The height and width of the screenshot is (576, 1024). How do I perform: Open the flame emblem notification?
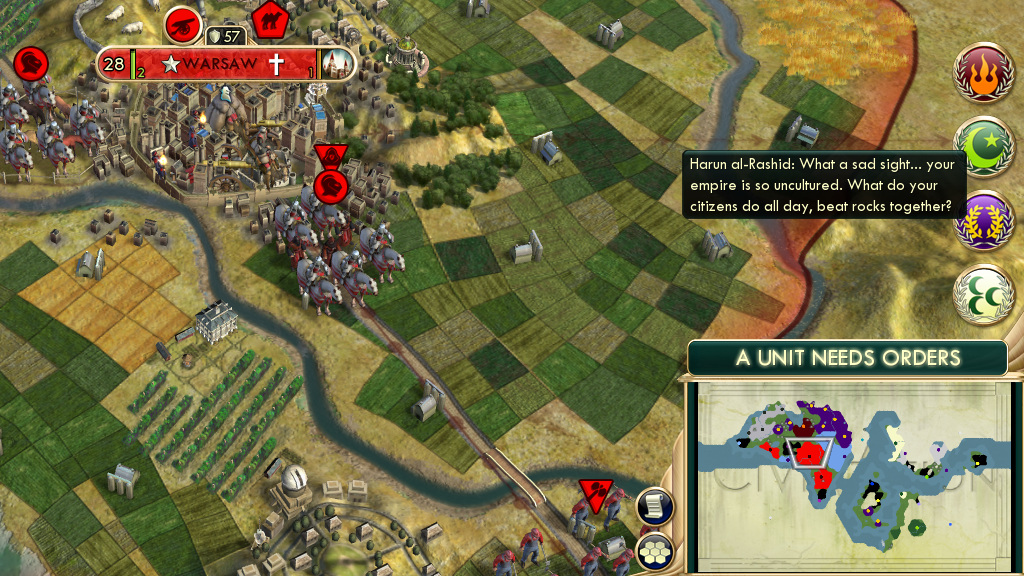[x=985, y=74]
